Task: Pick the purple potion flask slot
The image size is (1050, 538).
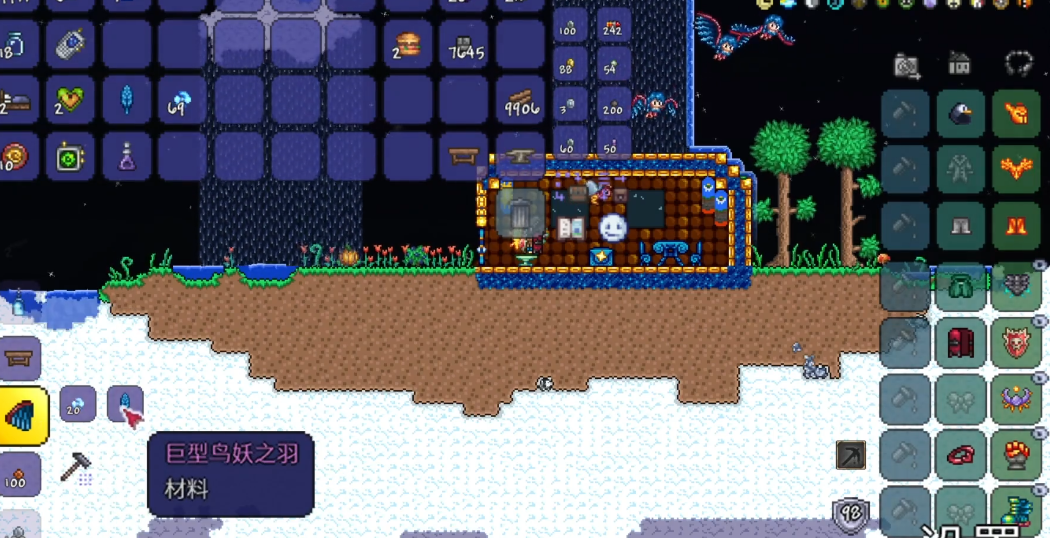Action: [127, 156]
